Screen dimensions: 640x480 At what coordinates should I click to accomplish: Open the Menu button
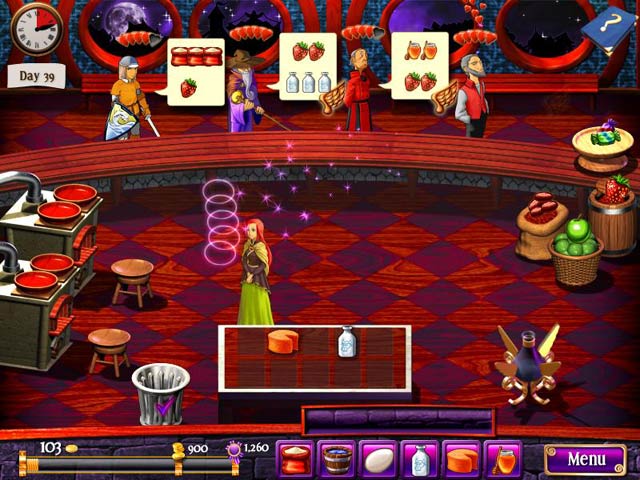(584, 459)
